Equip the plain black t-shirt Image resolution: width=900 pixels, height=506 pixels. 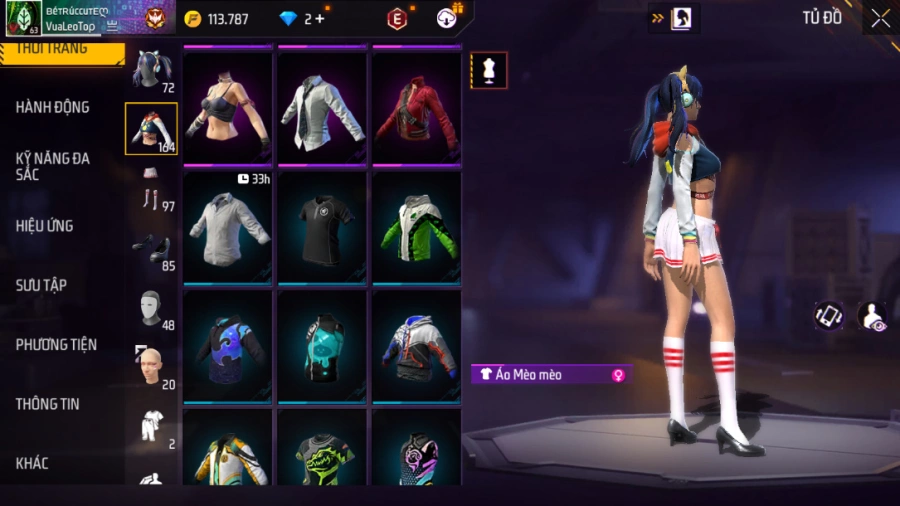[x=322, y=226]
